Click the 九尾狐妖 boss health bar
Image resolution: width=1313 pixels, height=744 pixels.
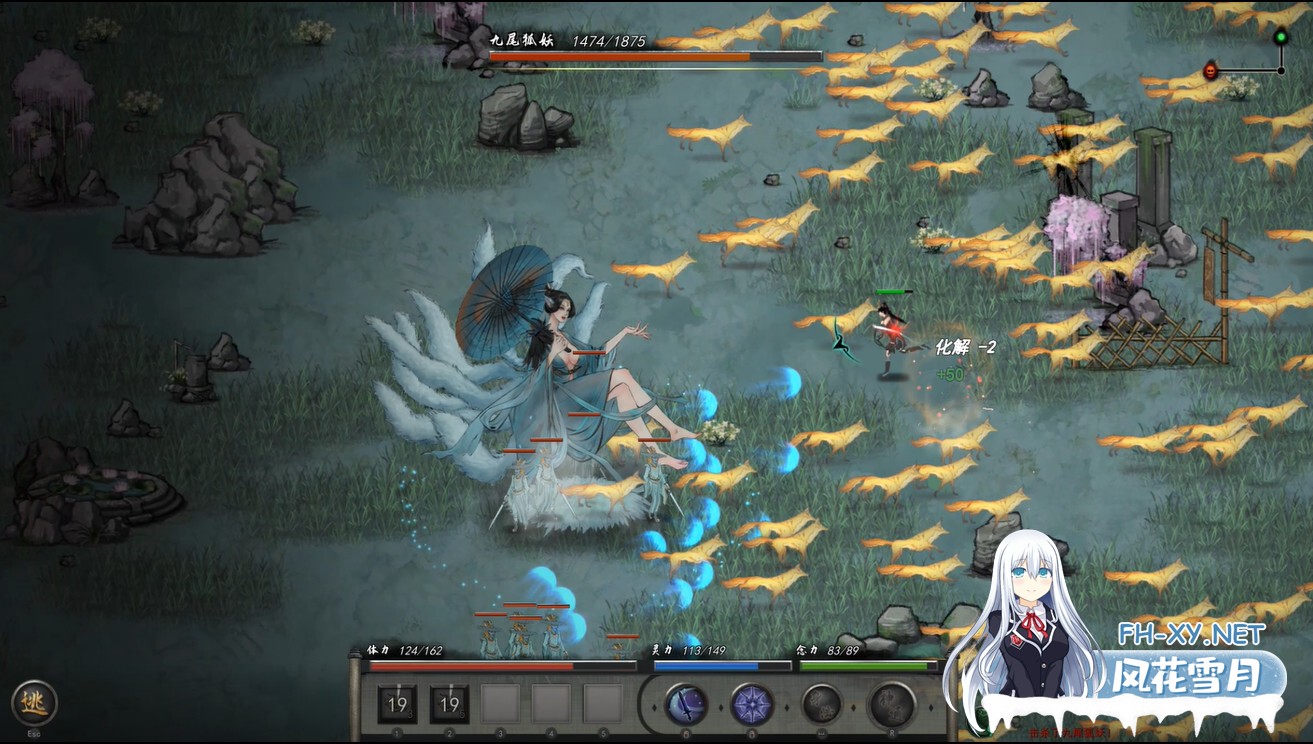[x=655, y=56]
